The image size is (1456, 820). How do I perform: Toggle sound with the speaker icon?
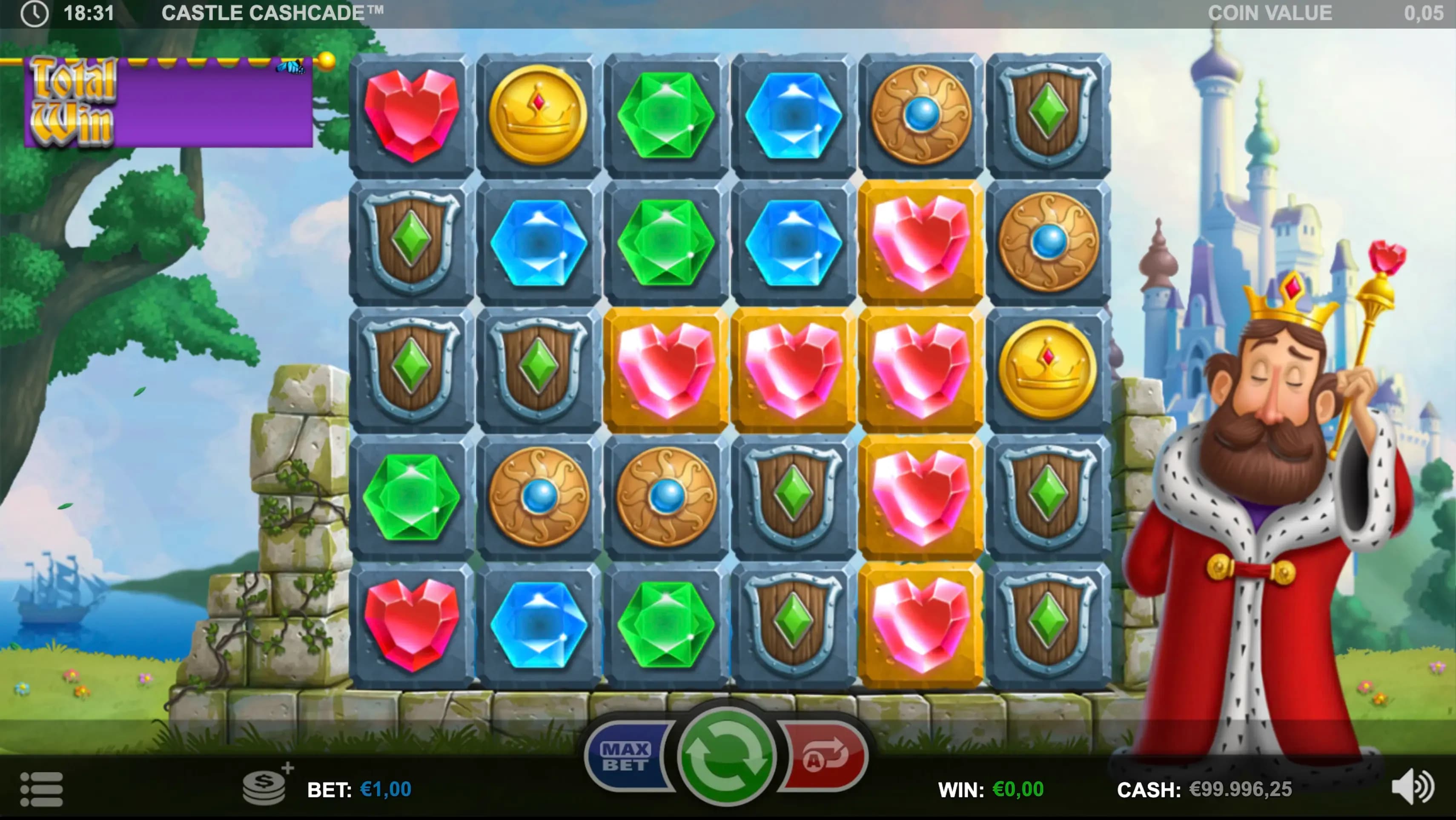pos(1411,787)
